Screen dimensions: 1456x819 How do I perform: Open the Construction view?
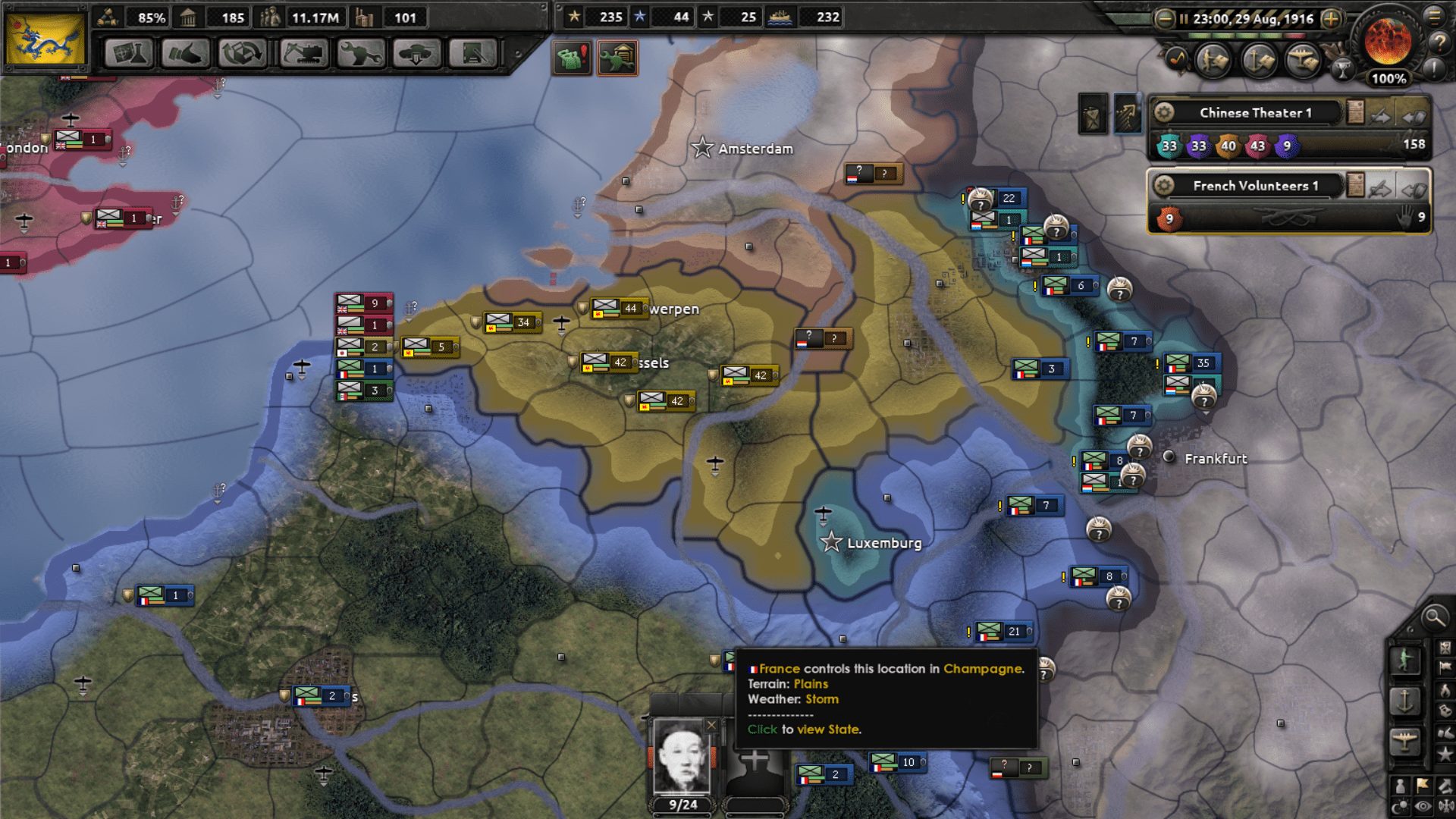pyautogui.click(x=305, y=54)
